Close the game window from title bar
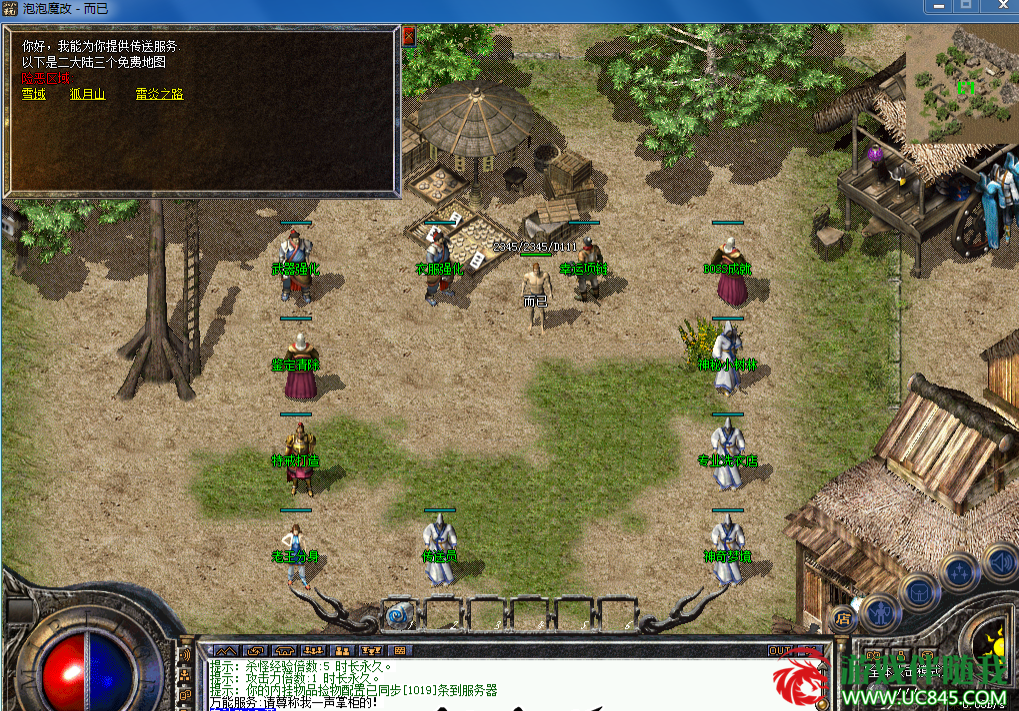Screen dimensions: 1019x711 (x=998, y=6)
